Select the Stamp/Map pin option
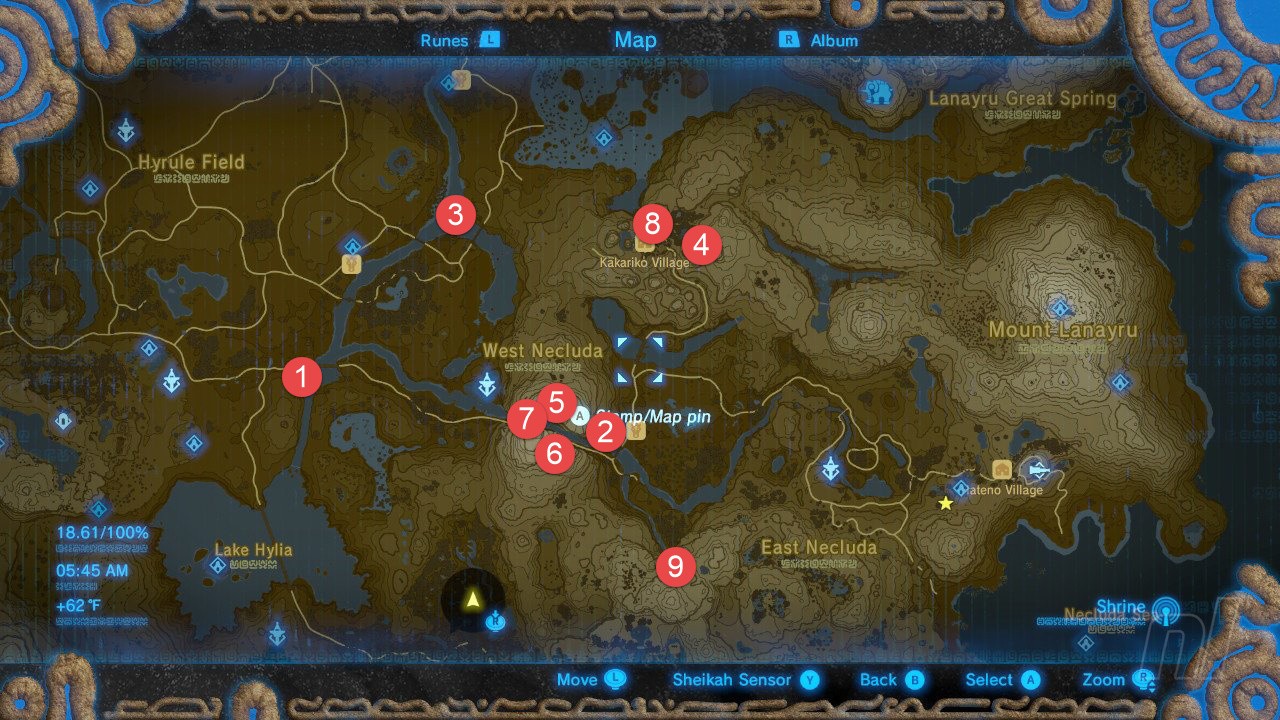This screenshot has height=720, width=1280. (x=581, y=417)
